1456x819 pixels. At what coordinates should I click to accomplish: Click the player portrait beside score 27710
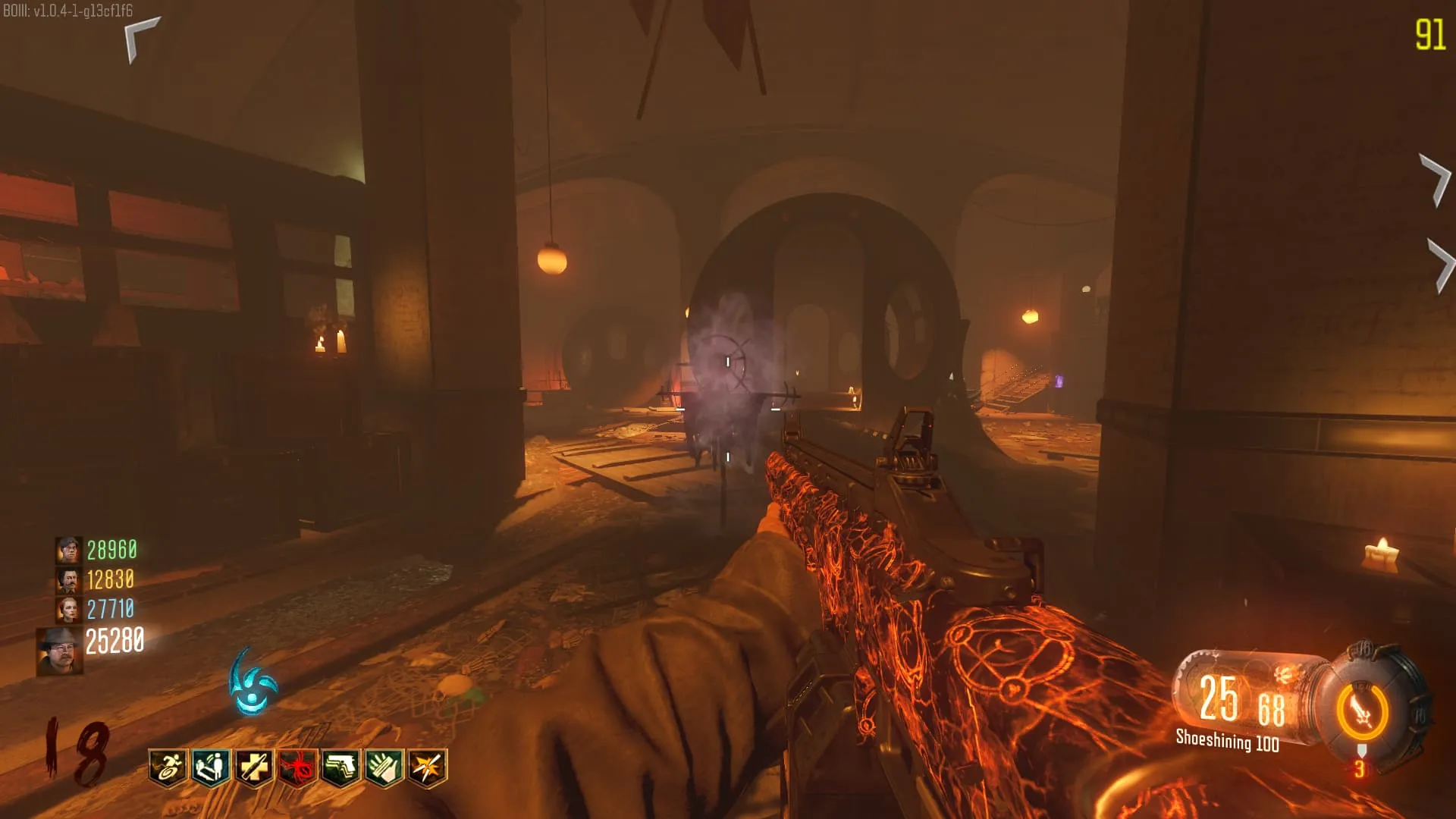[x=69, y=609]
